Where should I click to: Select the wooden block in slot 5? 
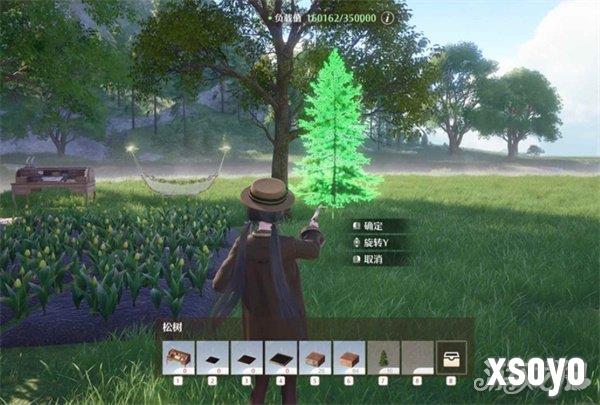(x=315, y=357)
